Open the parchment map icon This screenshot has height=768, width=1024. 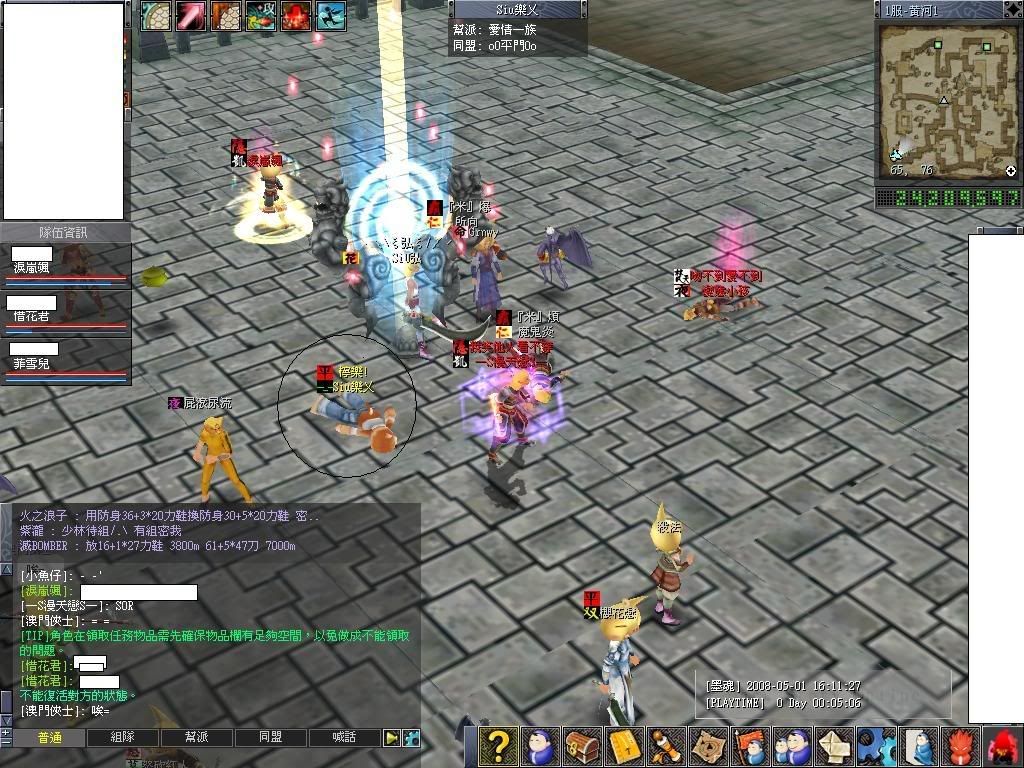coord(708,746)
